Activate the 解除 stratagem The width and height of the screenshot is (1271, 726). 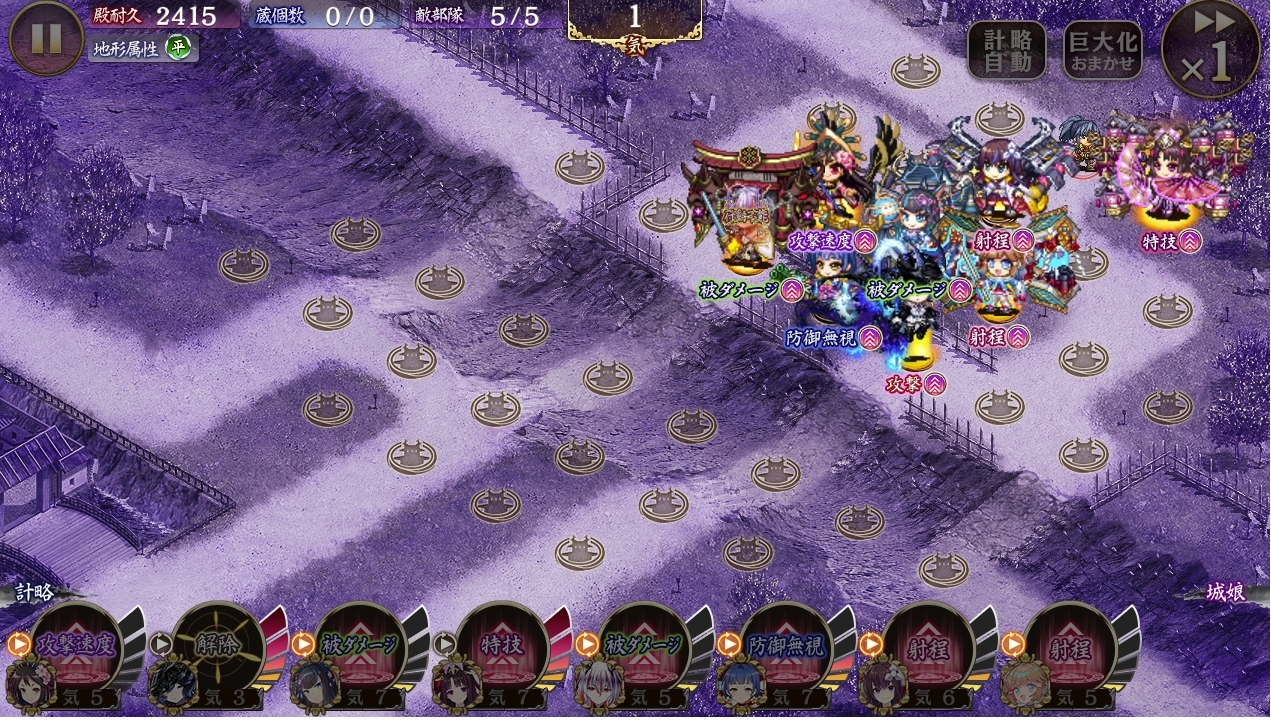(217, 647)
